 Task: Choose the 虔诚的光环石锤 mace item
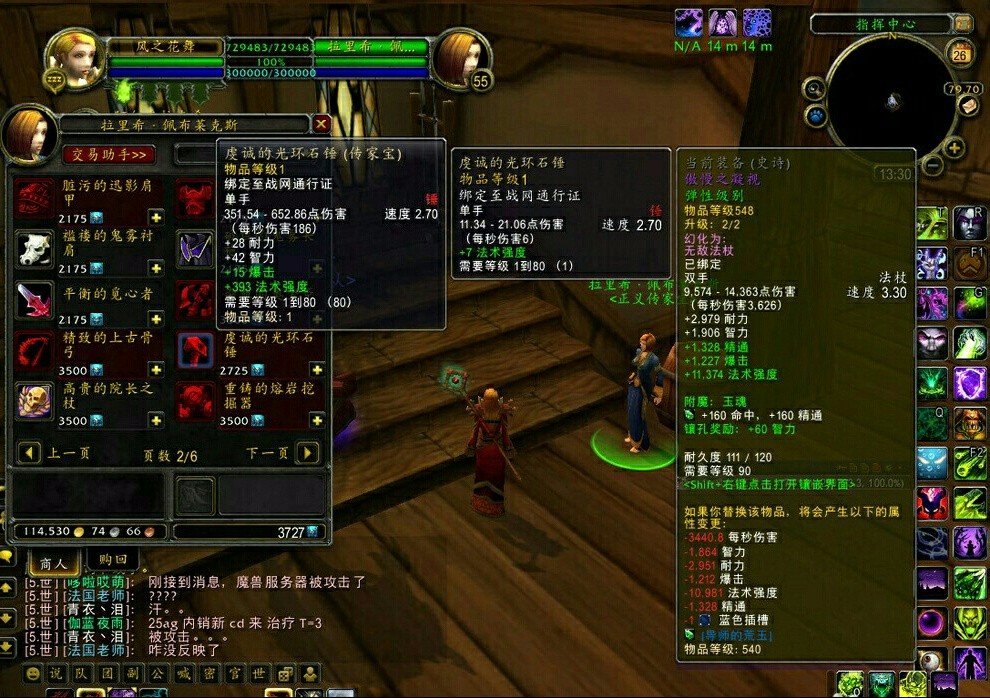pyautogui.click(x=195, y=350)
